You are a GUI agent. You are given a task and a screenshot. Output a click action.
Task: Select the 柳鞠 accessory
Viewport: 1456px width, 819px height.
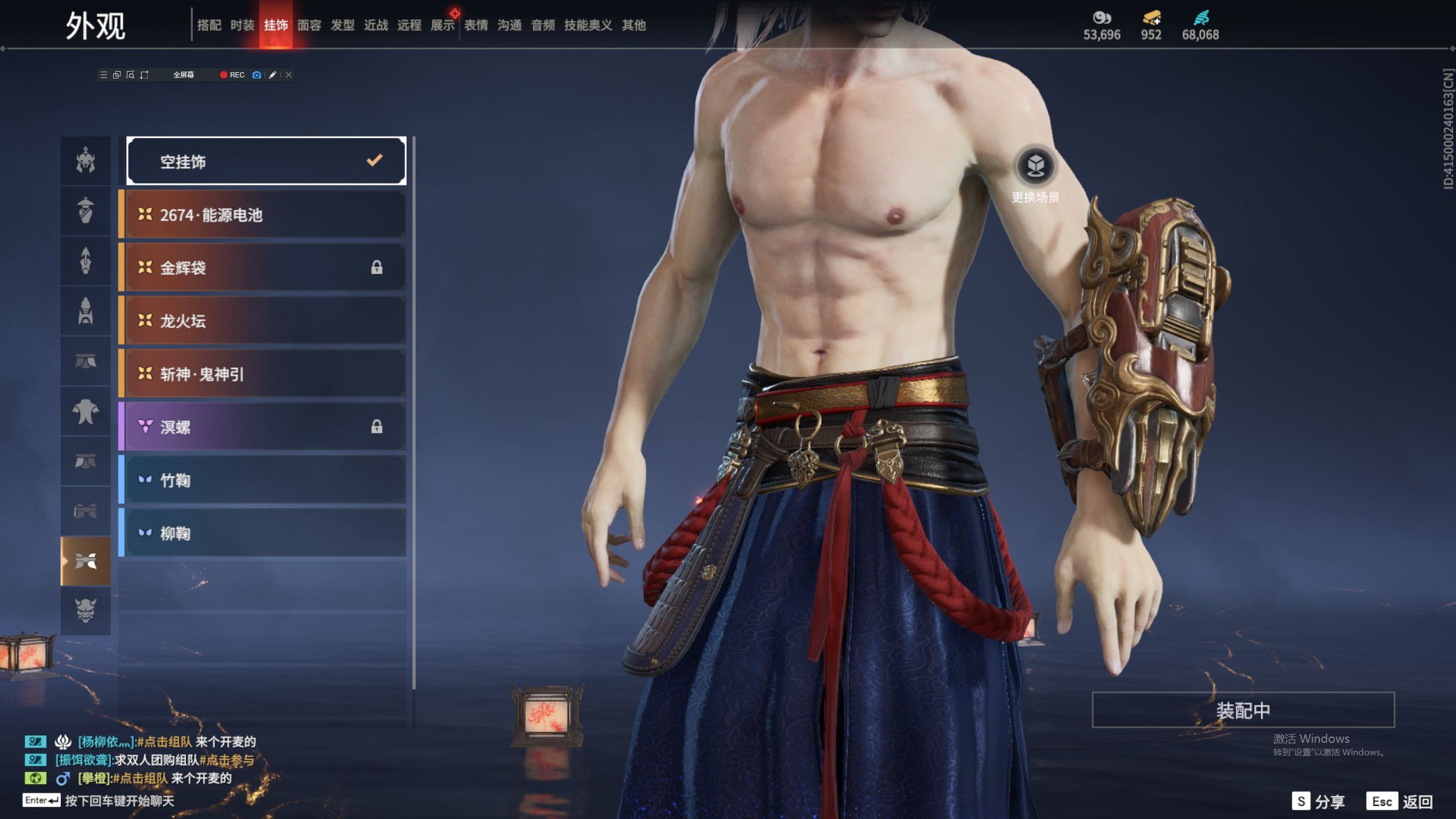click(266, 533)
